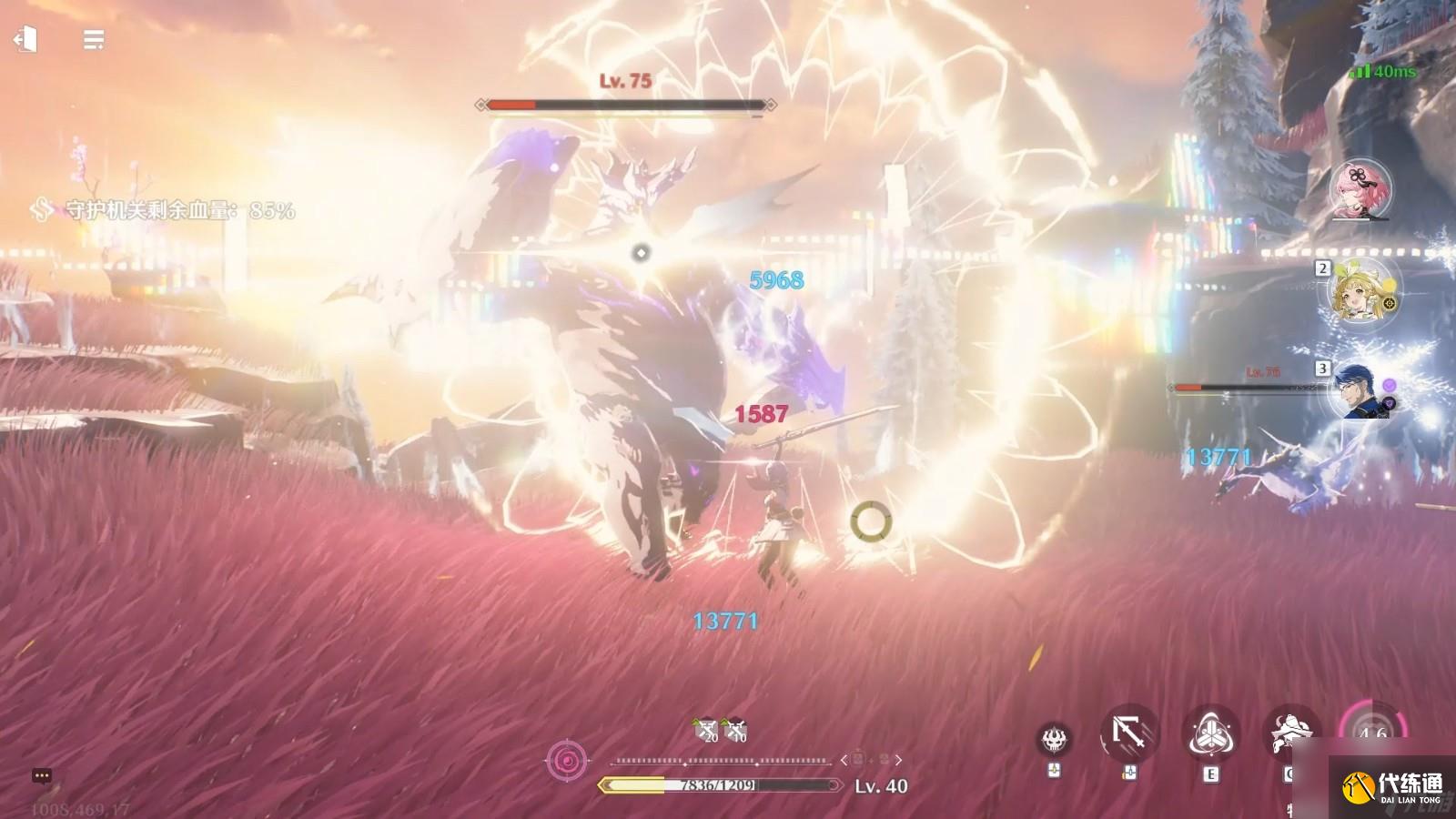Click the Dai Lian Tong watermark logo
The width and height of the screenshot is (1456, 819).
tap(1392, 787)
